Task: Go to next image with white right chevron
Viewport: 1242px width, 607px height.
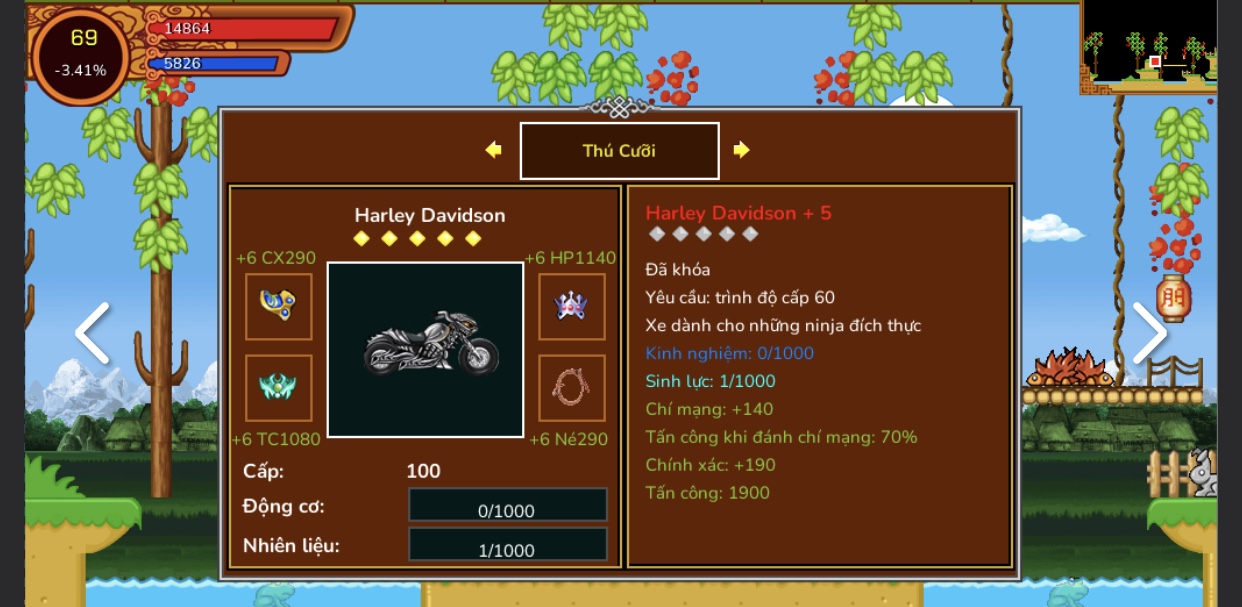Action: (1149, 334)
